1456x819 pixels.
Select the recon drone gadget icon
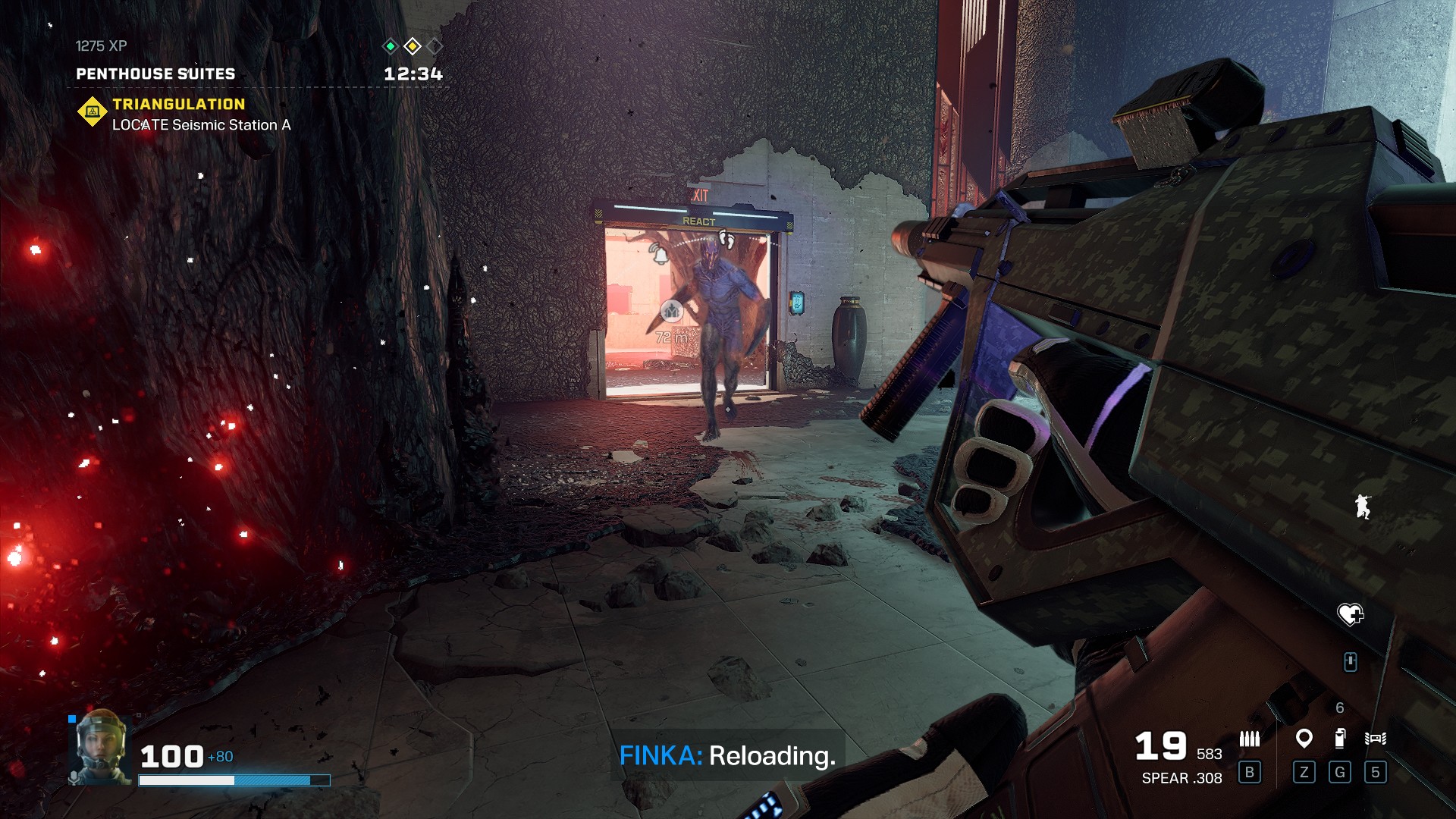[x=1375, y=738]
